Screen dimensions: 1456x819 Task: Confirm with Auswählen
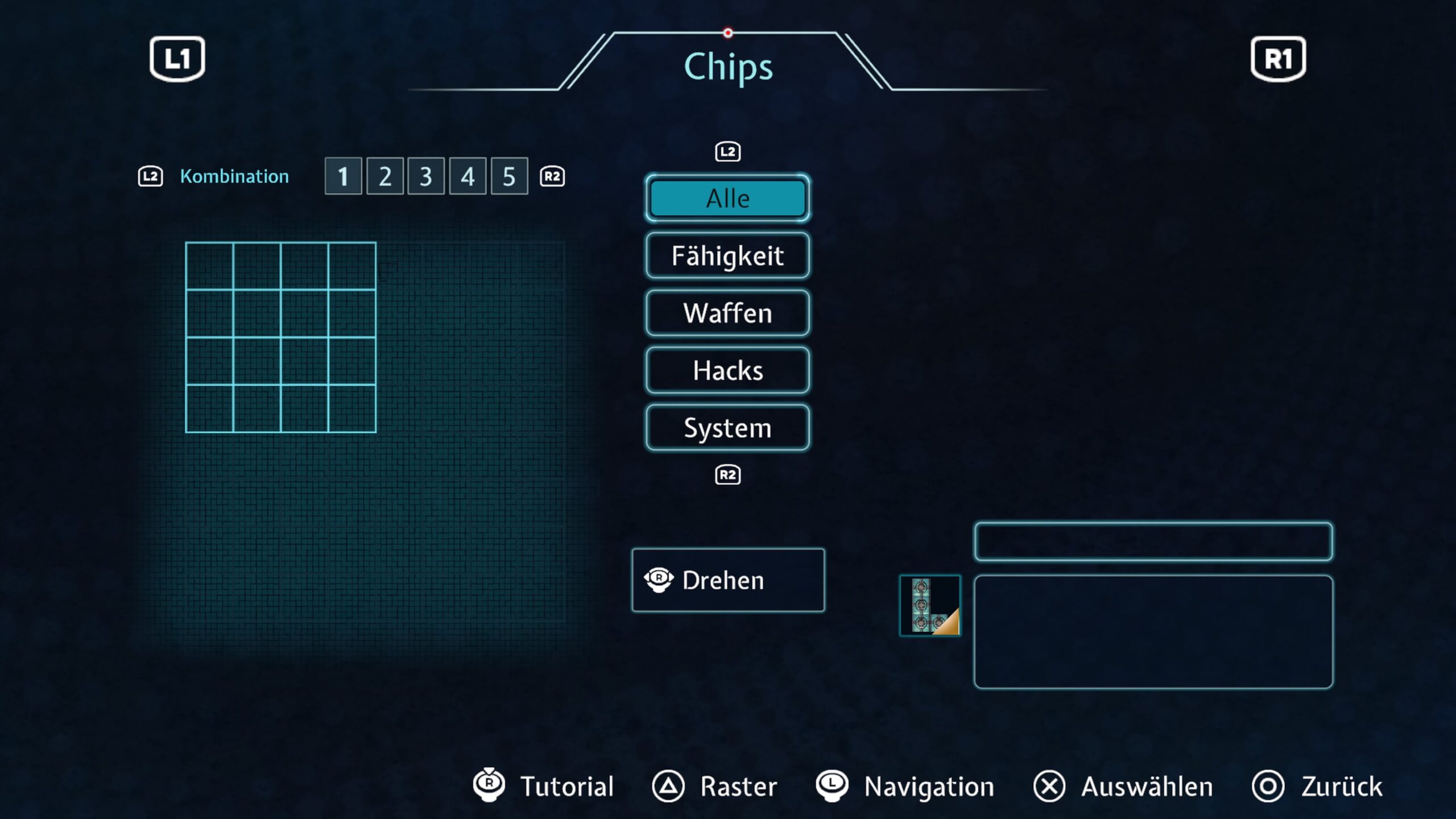(1123, 787)
